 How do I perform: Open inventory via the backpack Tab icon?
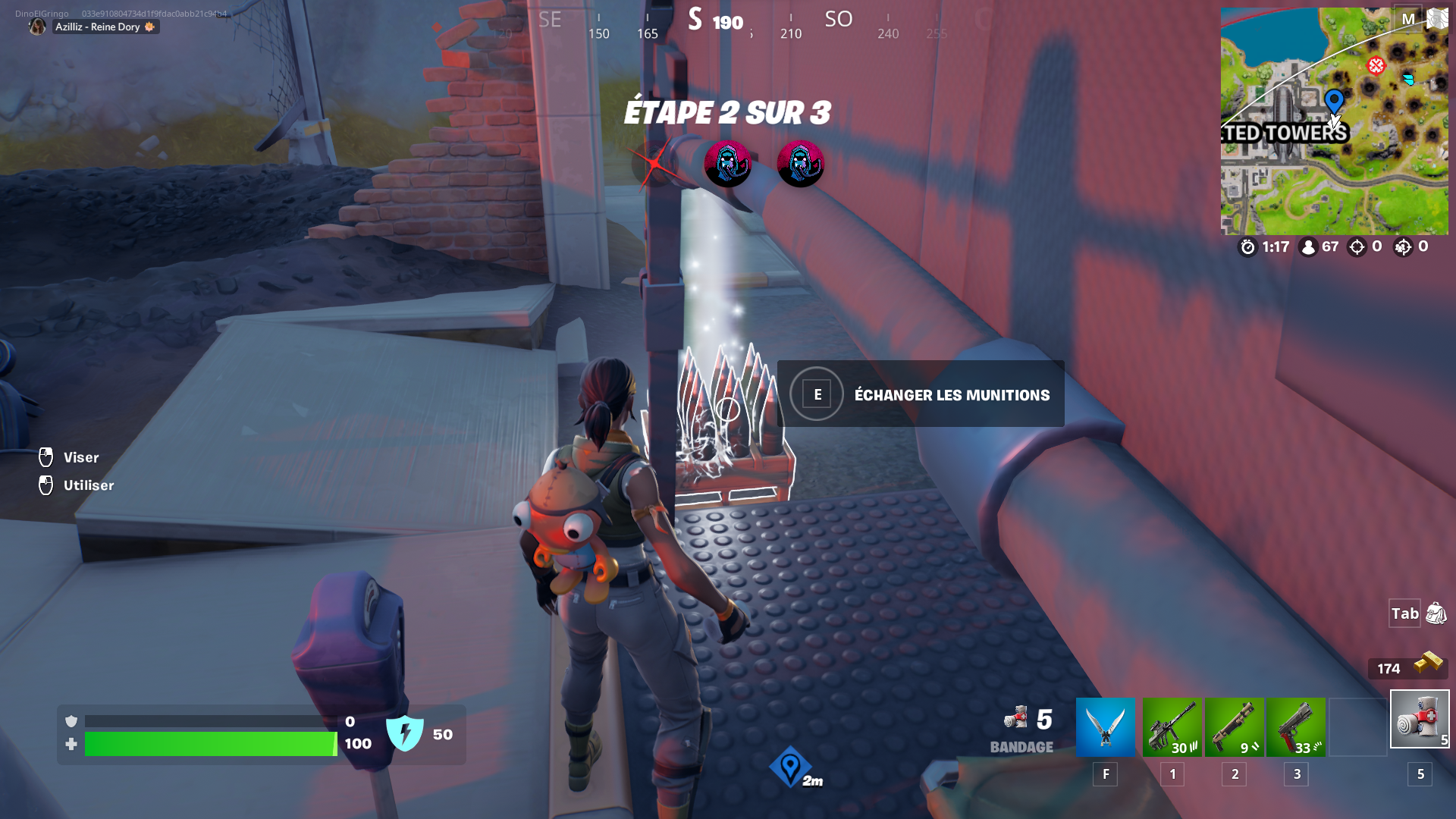coord(1437,614)
